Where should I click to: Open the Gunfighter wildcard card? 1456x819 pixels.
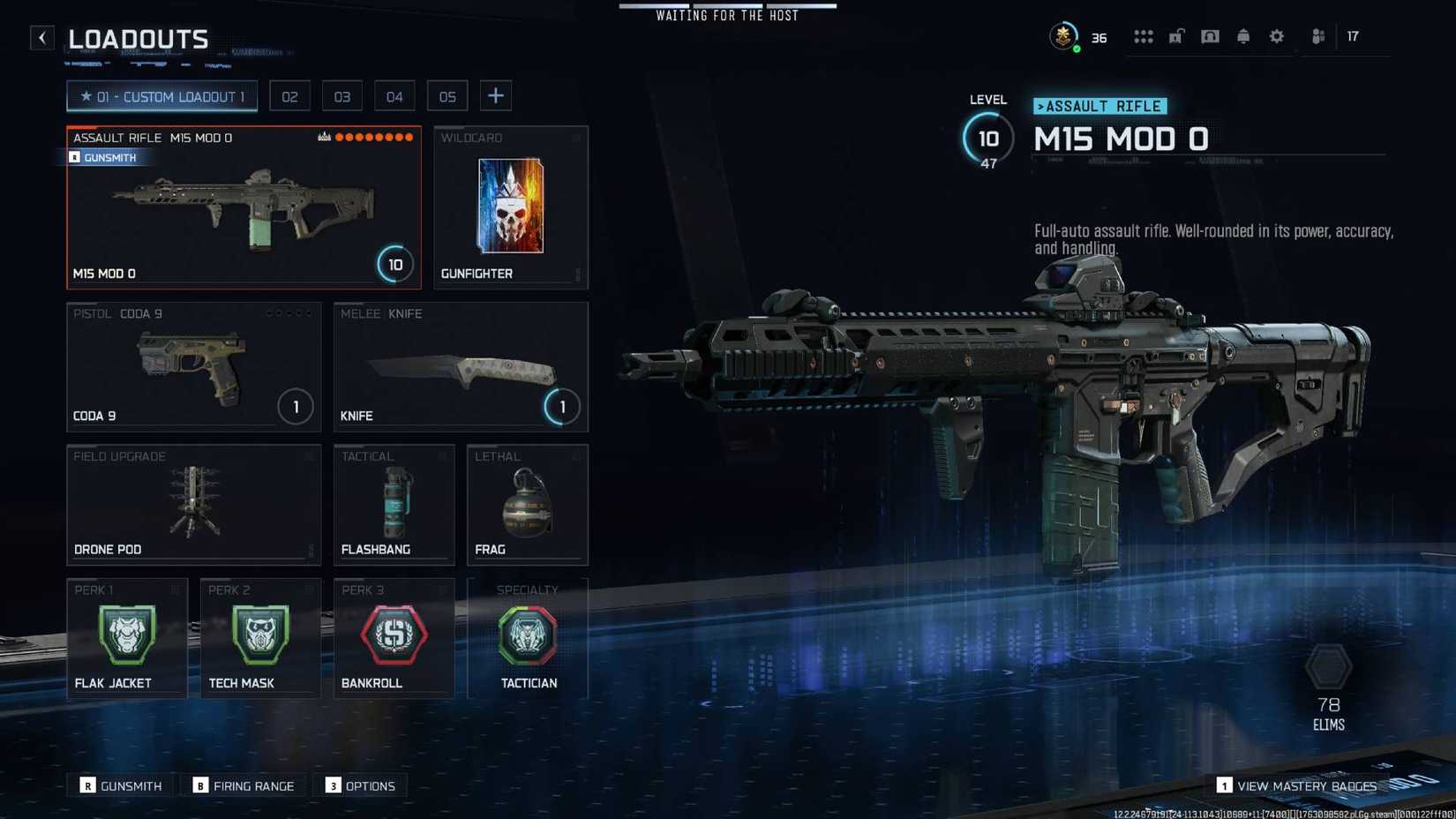(x=510, y=208)
